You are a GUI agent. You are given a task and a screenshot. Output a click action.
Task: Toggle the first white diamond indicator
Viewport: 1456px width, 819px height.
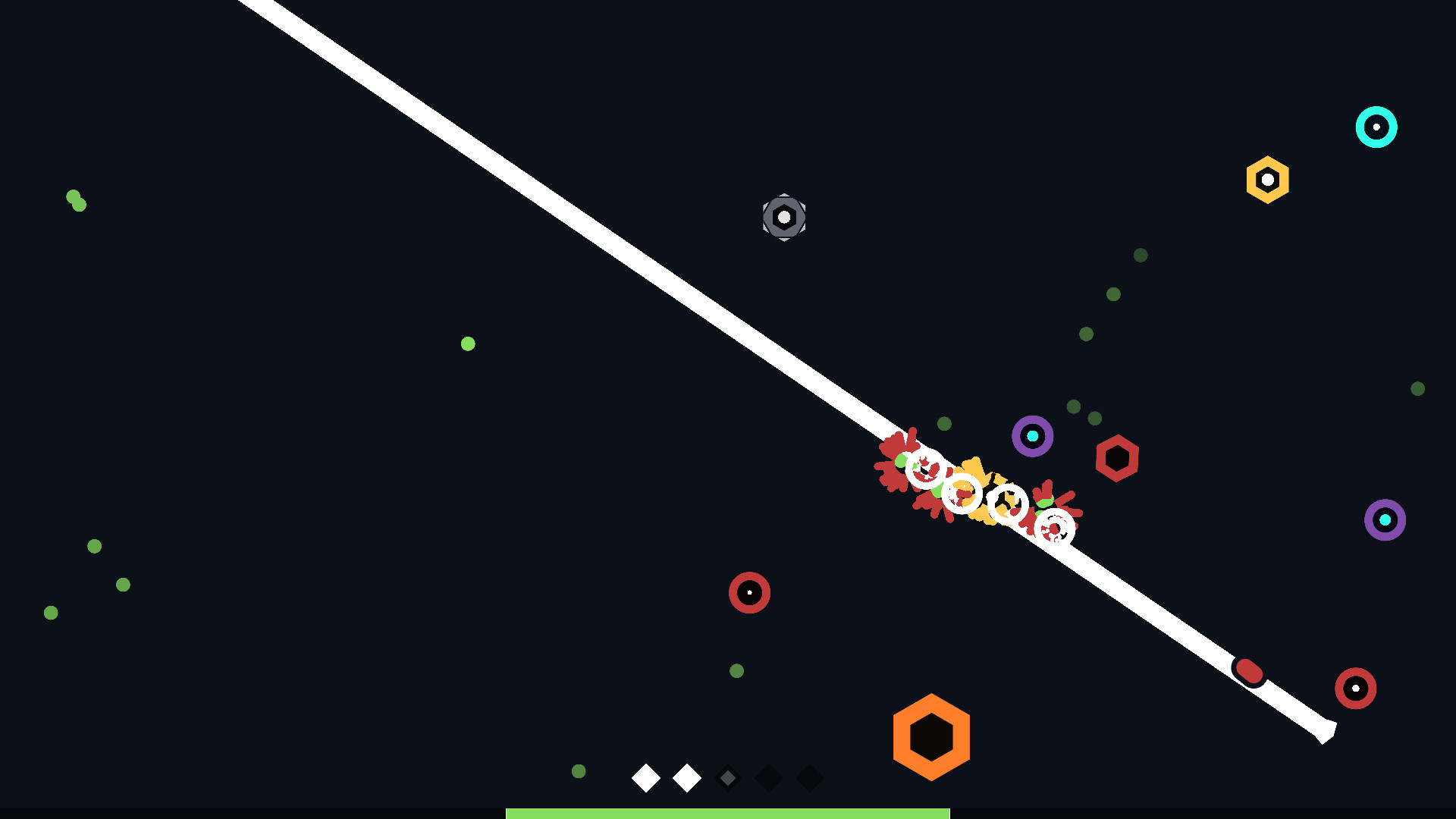tap(645, 779)
